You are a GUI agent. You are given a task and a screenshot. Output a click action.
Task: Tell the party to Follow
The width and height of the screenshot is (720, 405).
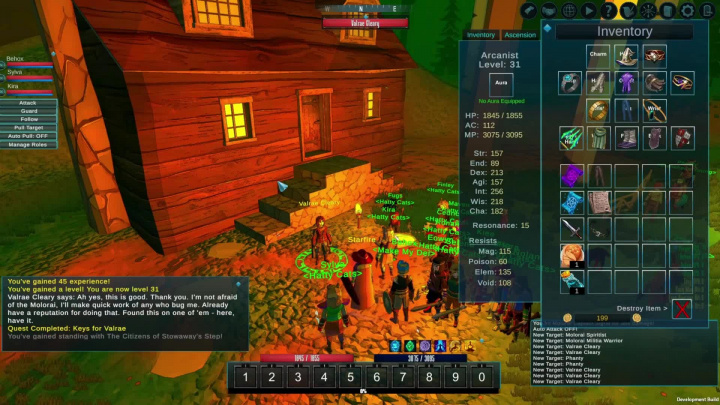coord(28,119)
